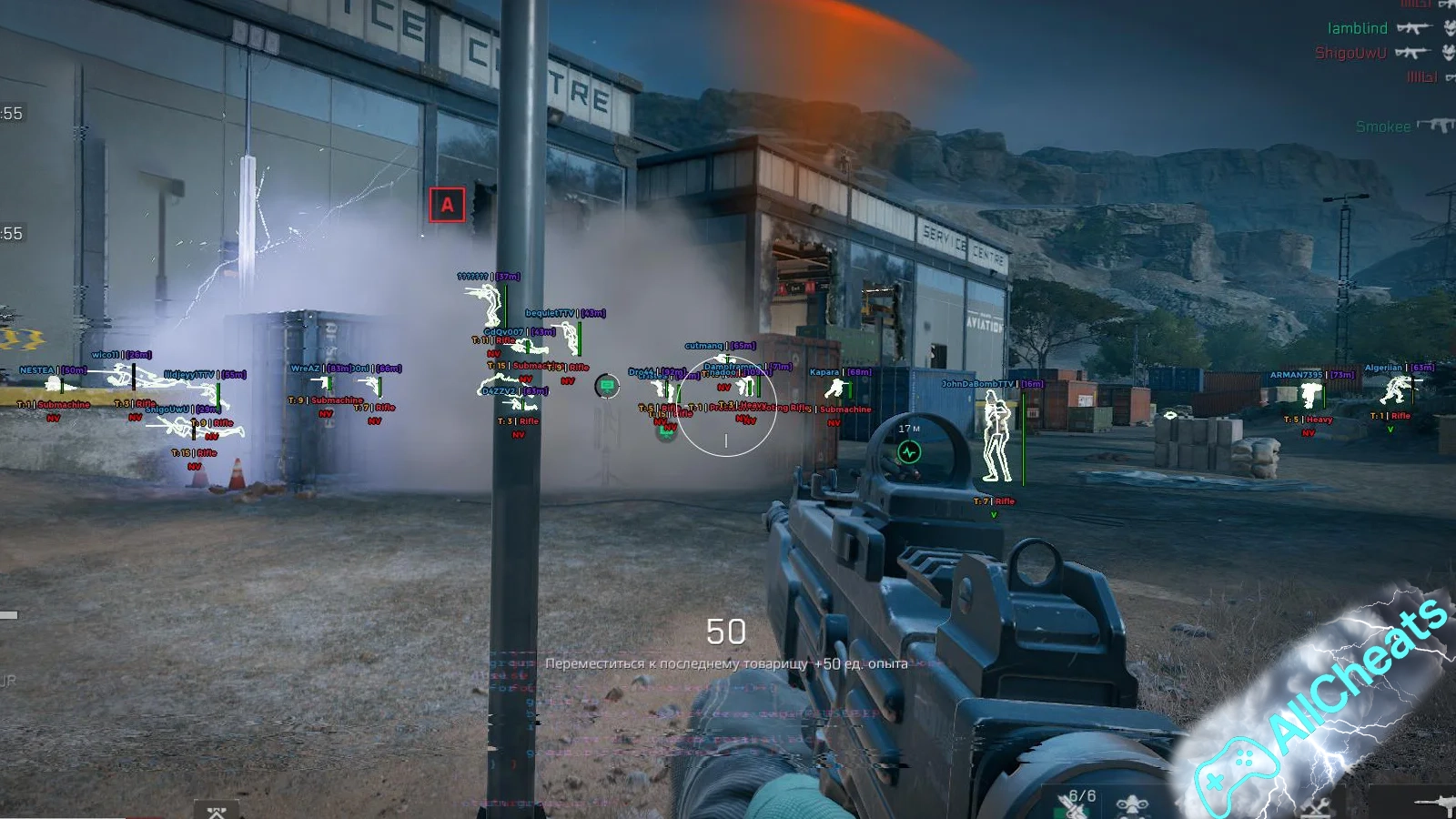Select the ShigoUwU kill feed entry
The image size is (1456, 819).
[1350, 53]
